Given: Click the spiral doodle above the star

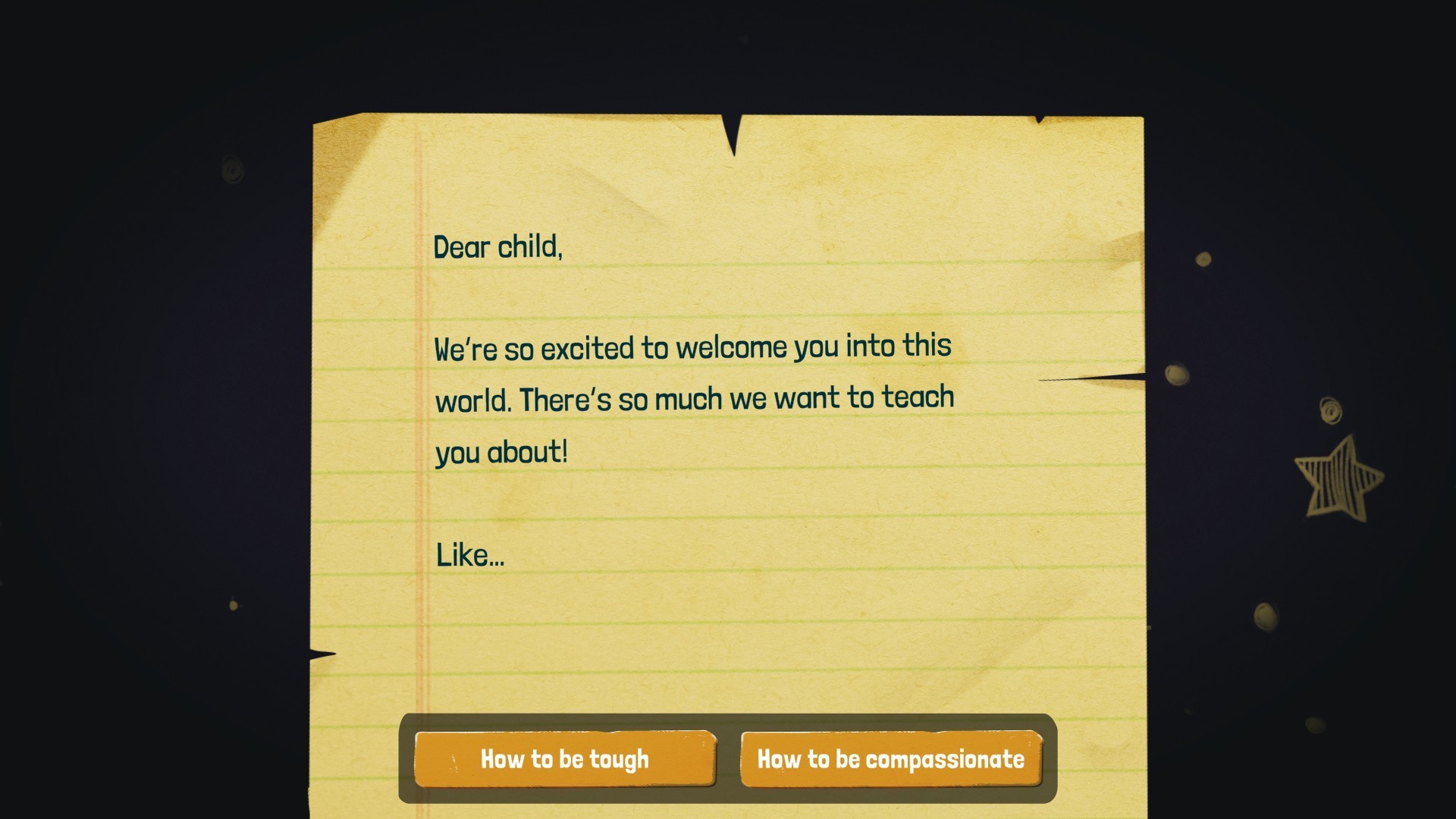Looking at the screenshot, I should tap(1331, 409).
